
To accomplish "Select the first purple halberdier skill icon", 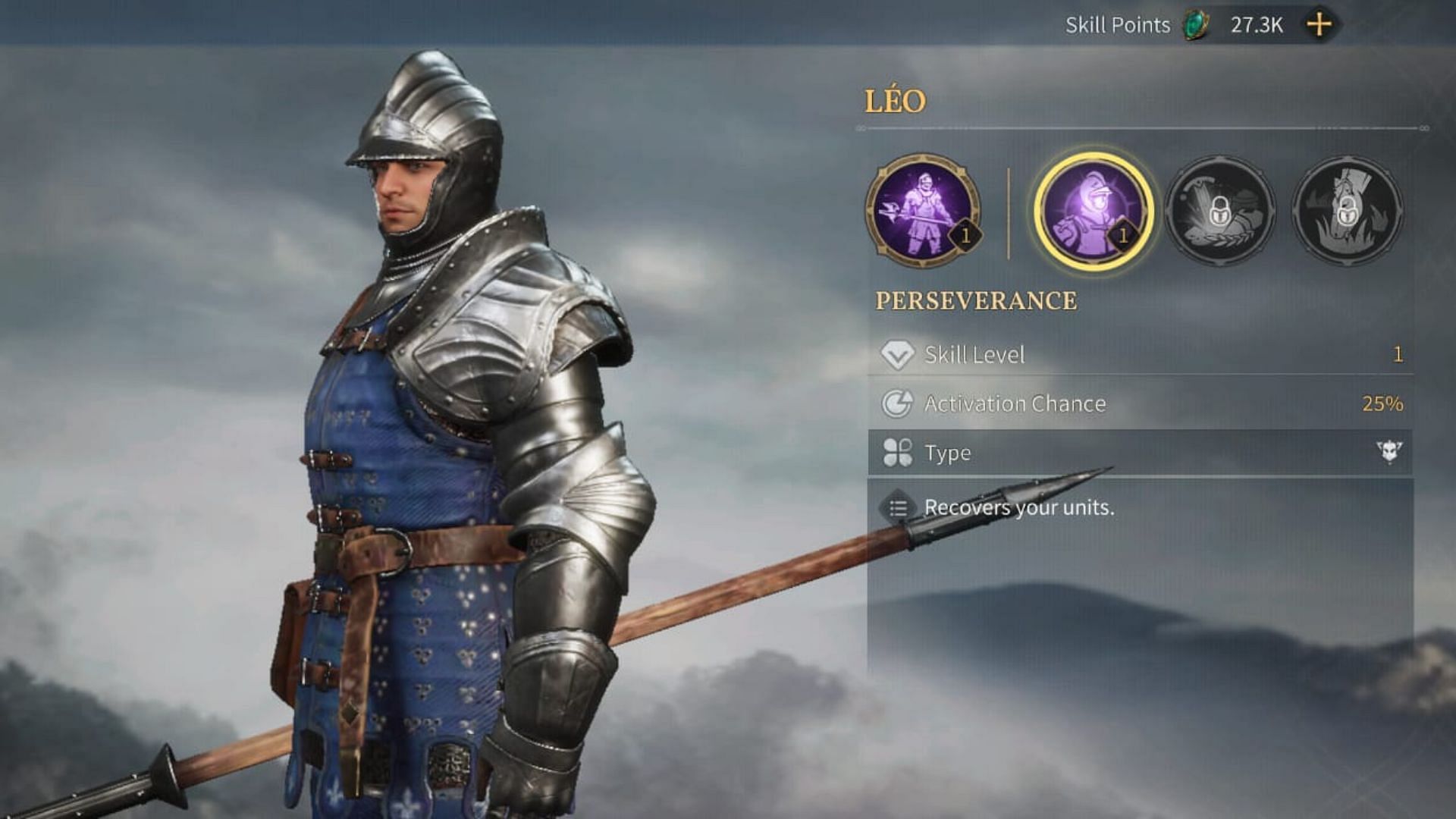I will pos(923,211).
